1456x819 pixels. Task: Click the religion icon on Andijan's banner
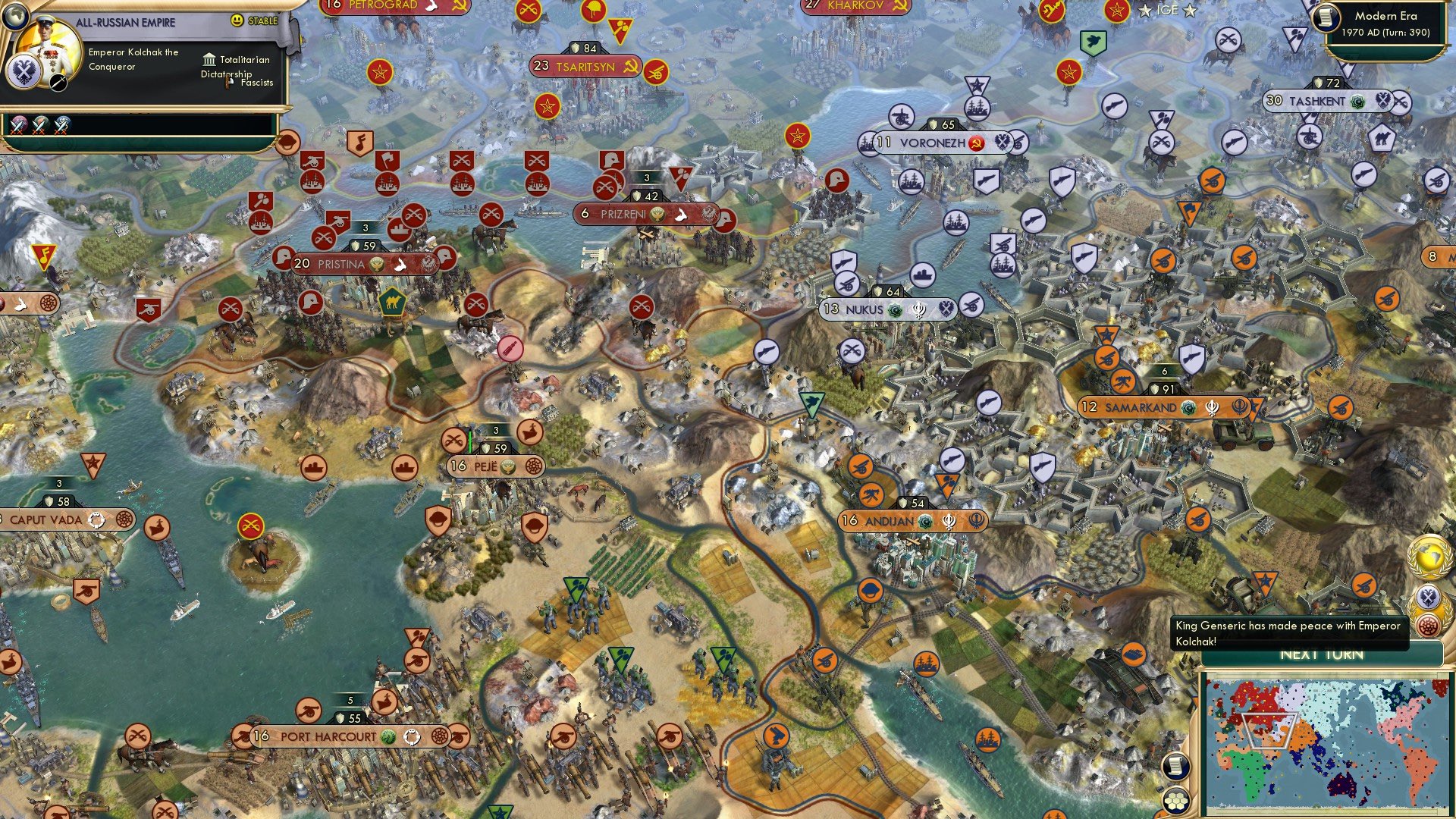click(x=924, y=522)
